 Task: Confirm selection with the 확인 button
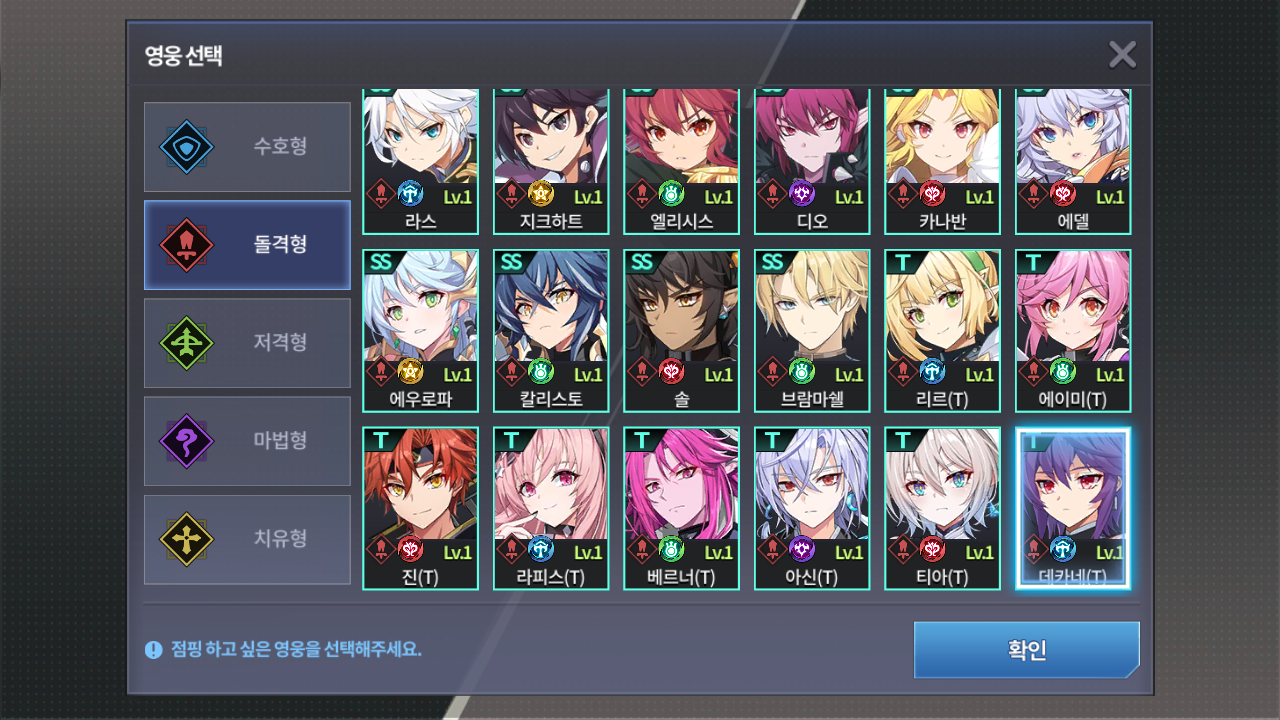tap(1026, 650)
